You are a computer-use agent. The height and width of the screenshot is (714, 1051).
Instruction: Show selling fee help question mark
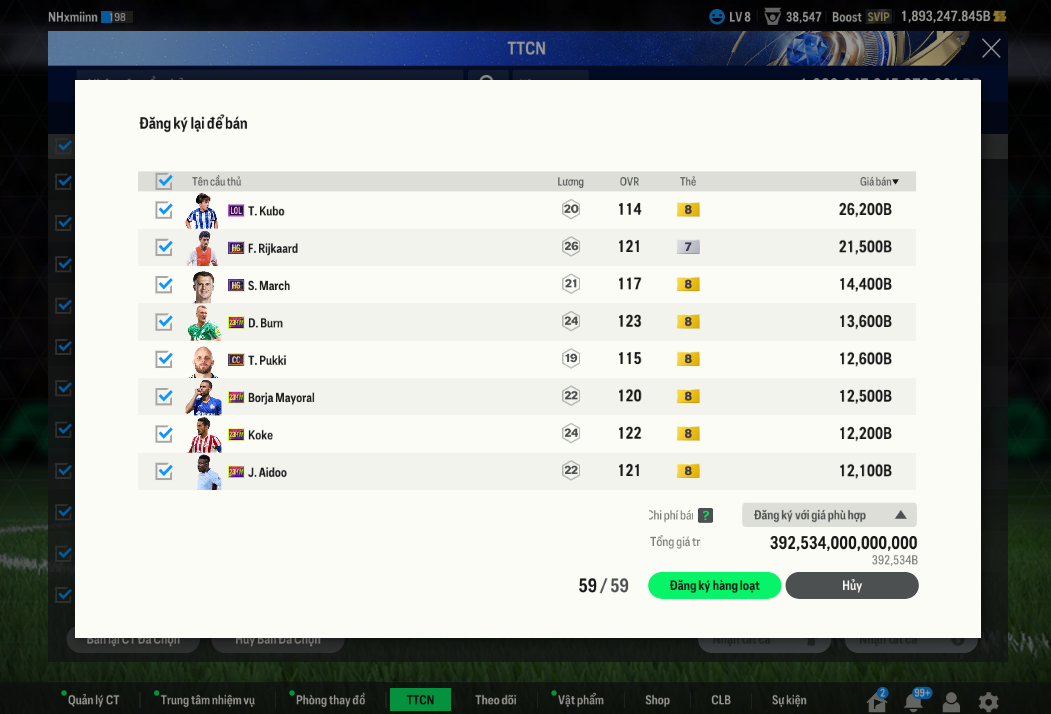[706, 516]
